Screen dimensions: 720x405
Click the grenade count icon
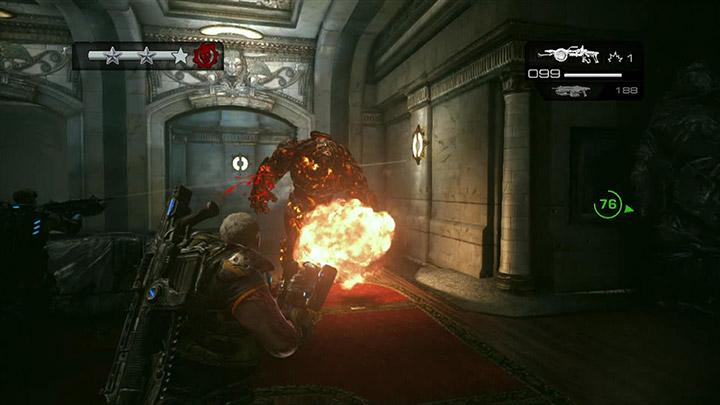(613, 57)
